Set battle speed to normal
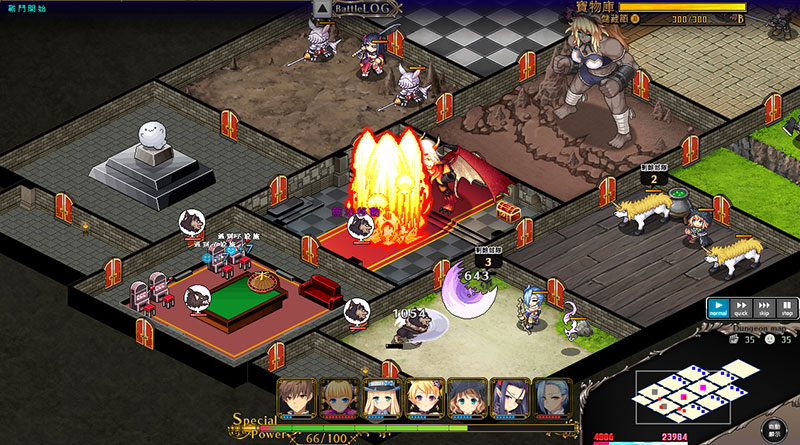800x445 pixels. pos(718,309)
